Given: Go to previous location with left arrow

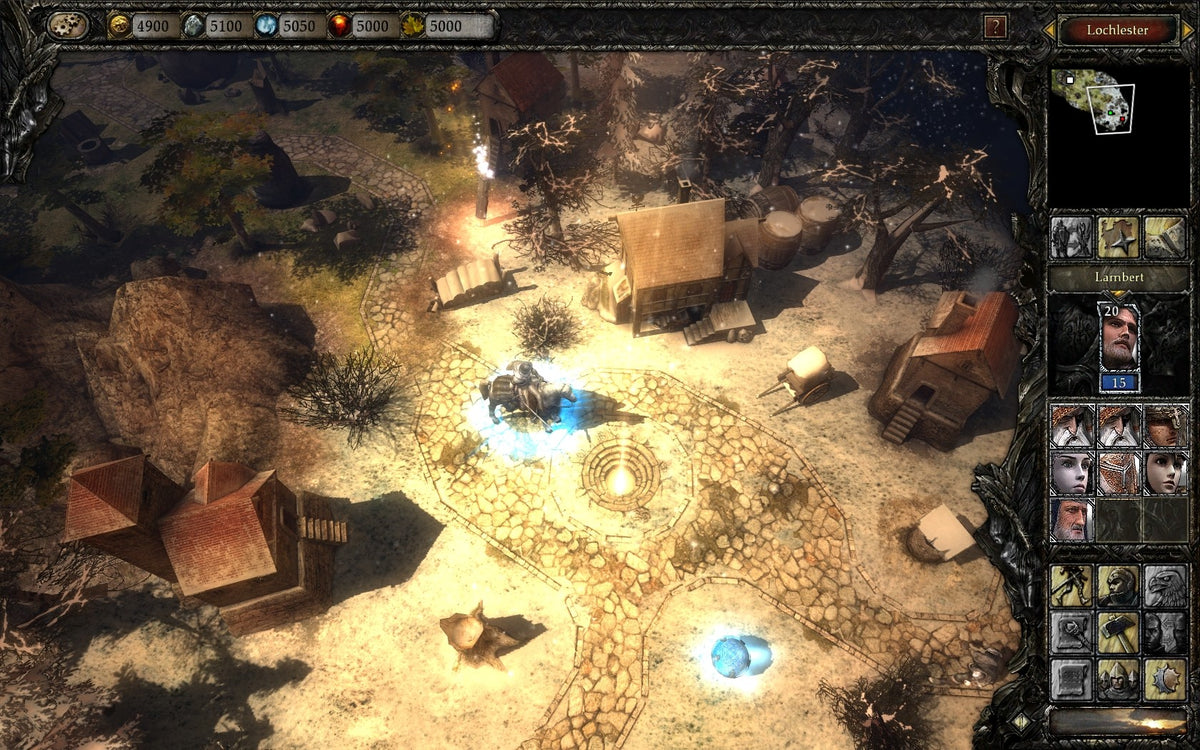Looking at the screenshot, I should pyautogui.click(x=1049, y=30).
